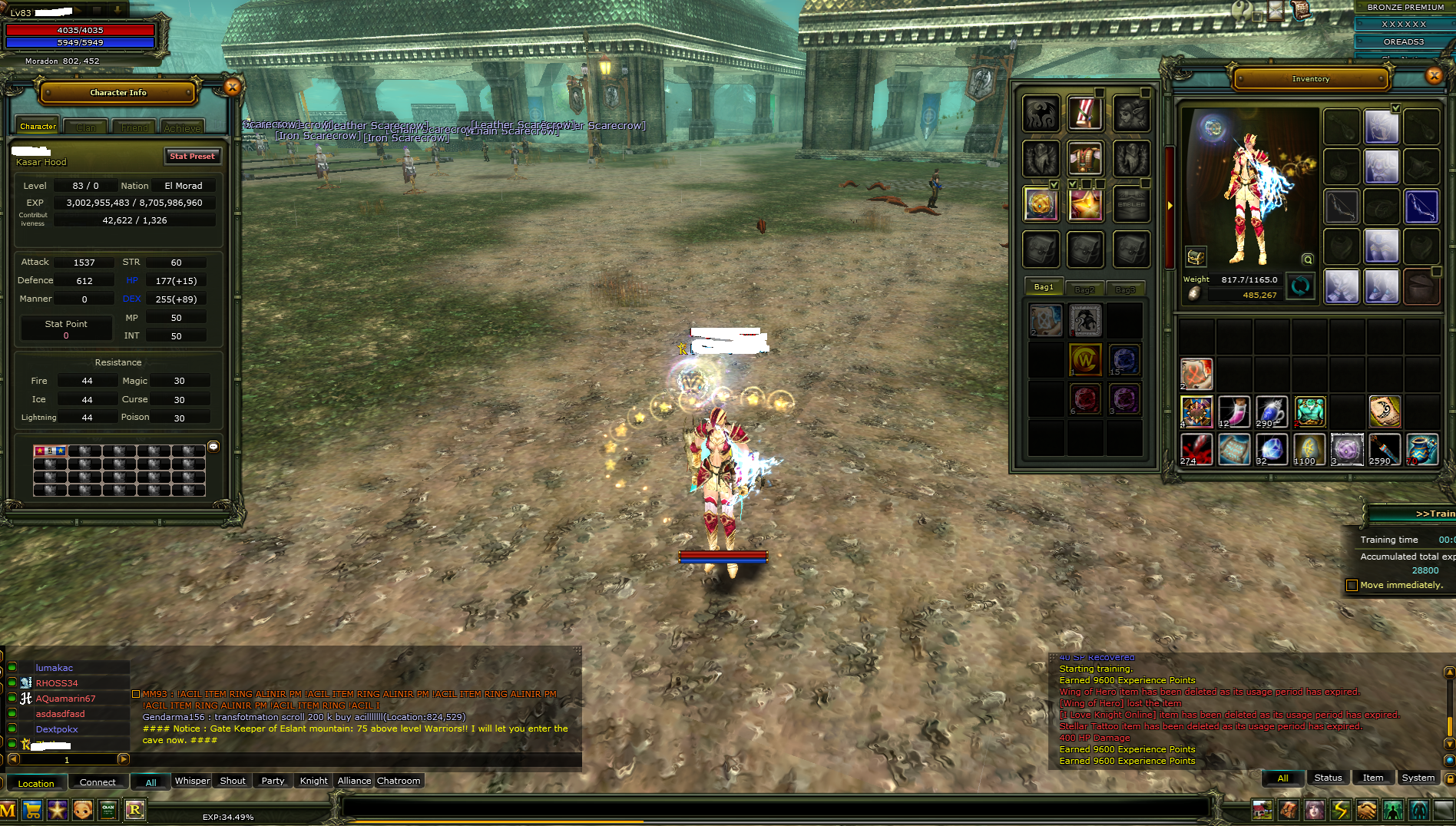Select the red blood potion stack of 274

click(1196, 450)
